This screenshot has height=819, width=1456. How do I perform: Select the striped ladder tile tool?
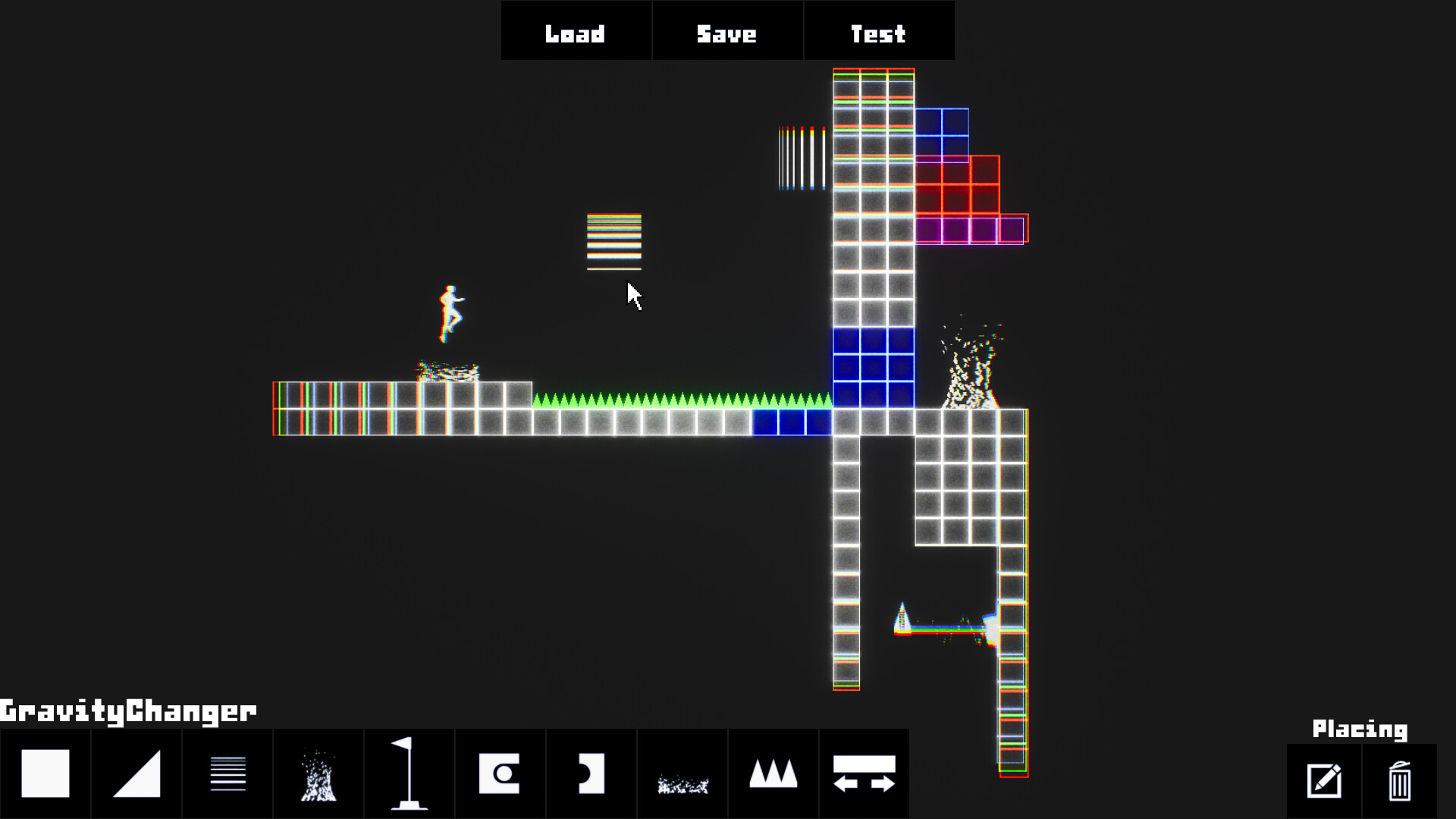(x=227, y=773)
